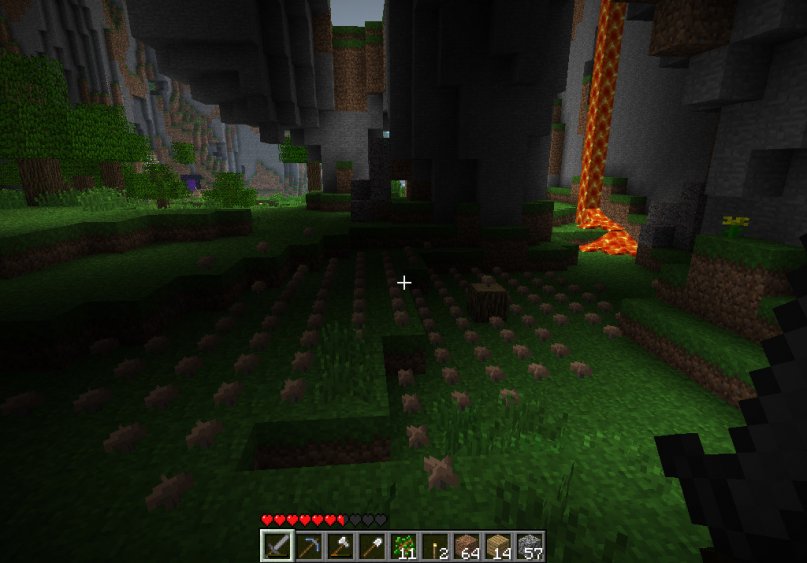Switch to the cobblestone stack of 57

(529, 547)
